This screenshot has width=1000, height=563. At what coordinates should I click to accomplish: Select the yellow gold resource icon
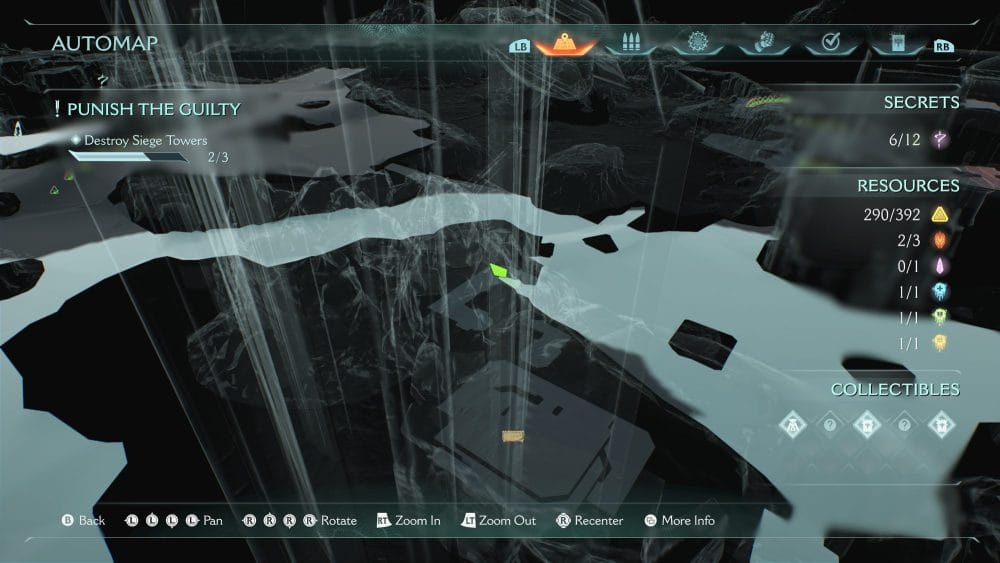tap(940, 214)
